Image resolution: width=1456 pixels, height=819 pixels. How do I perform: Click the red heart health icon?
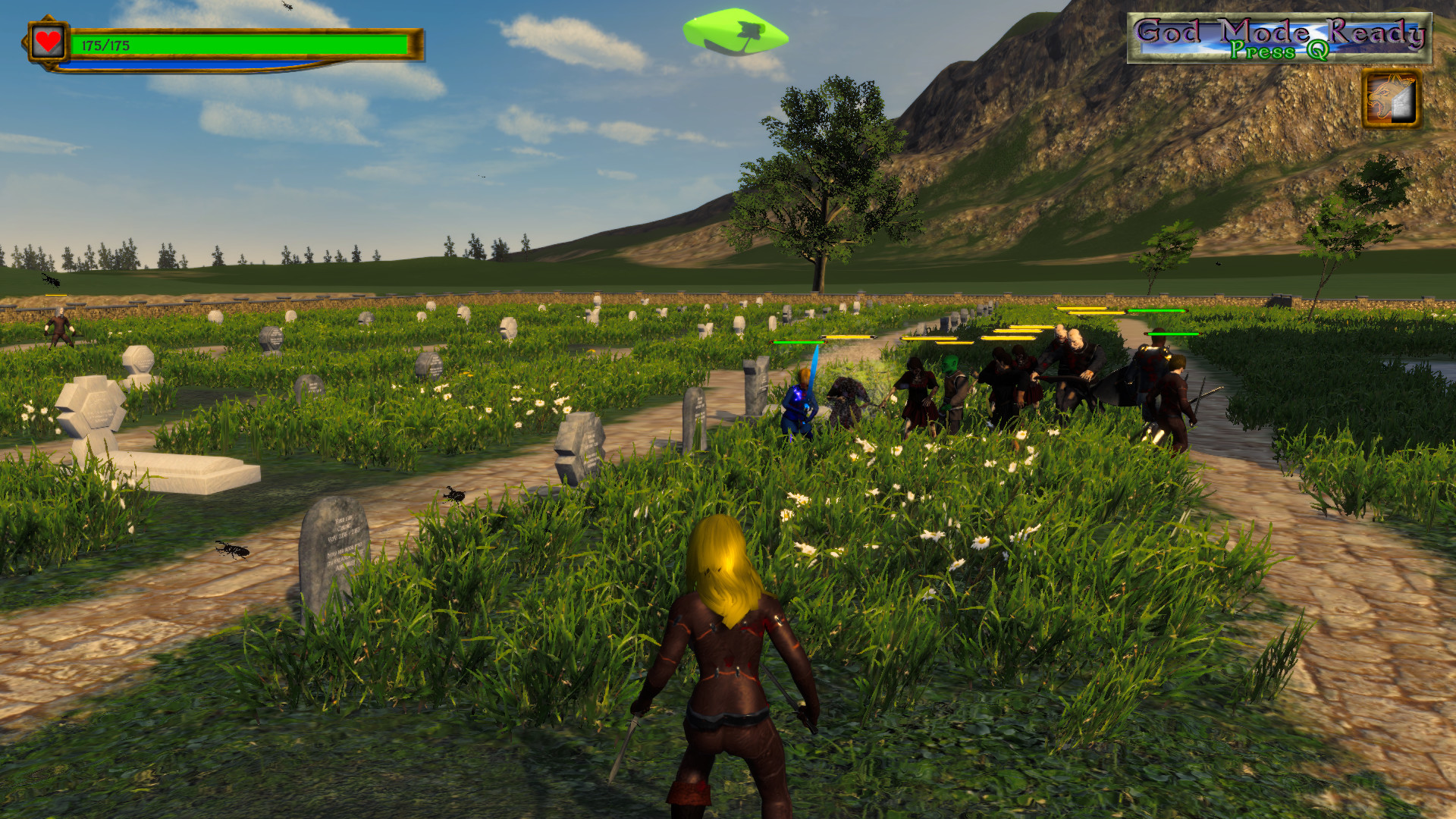(x=48, y=41)
